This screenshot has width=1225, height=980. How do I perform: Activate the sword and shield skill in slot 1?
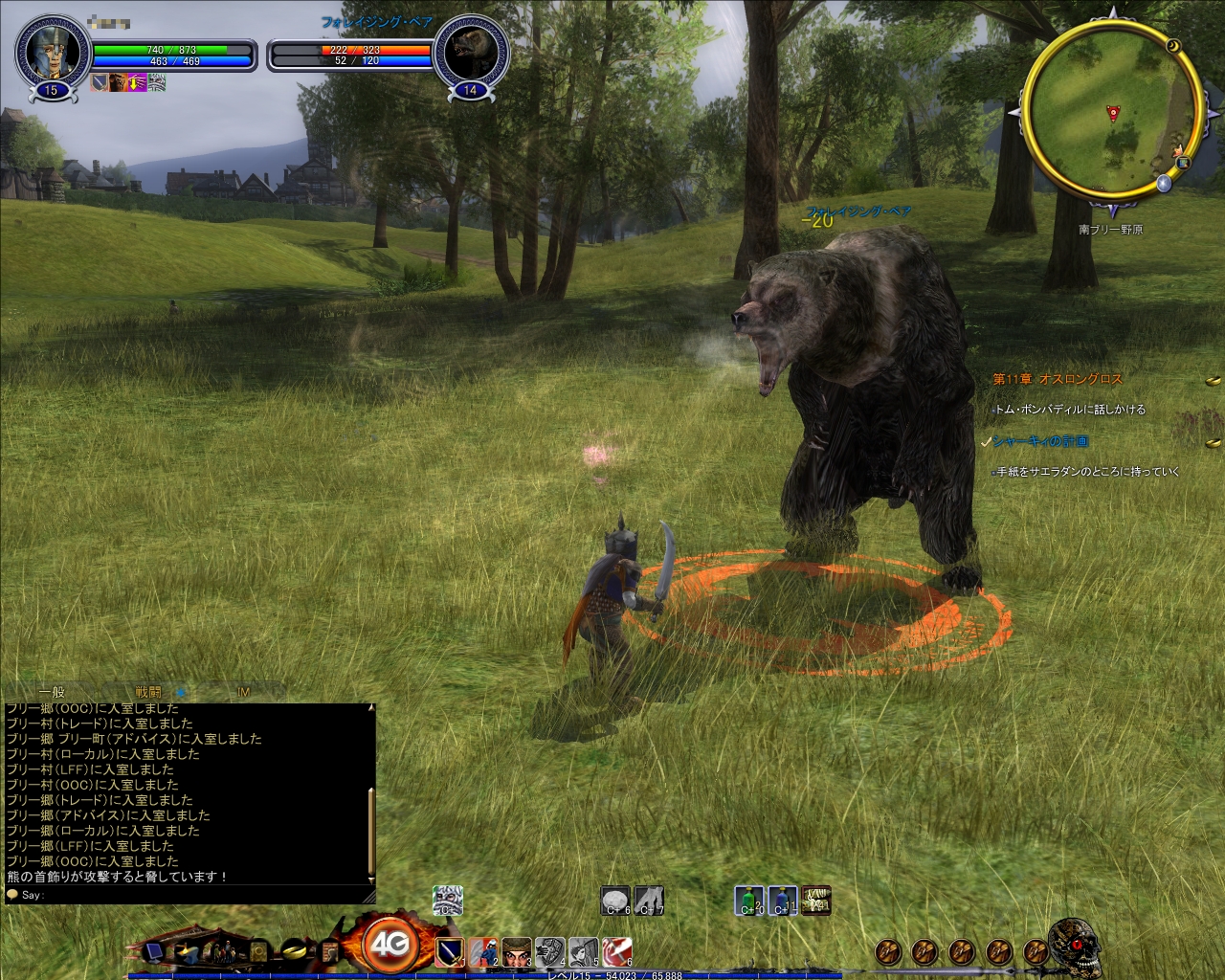coord(449,952)
